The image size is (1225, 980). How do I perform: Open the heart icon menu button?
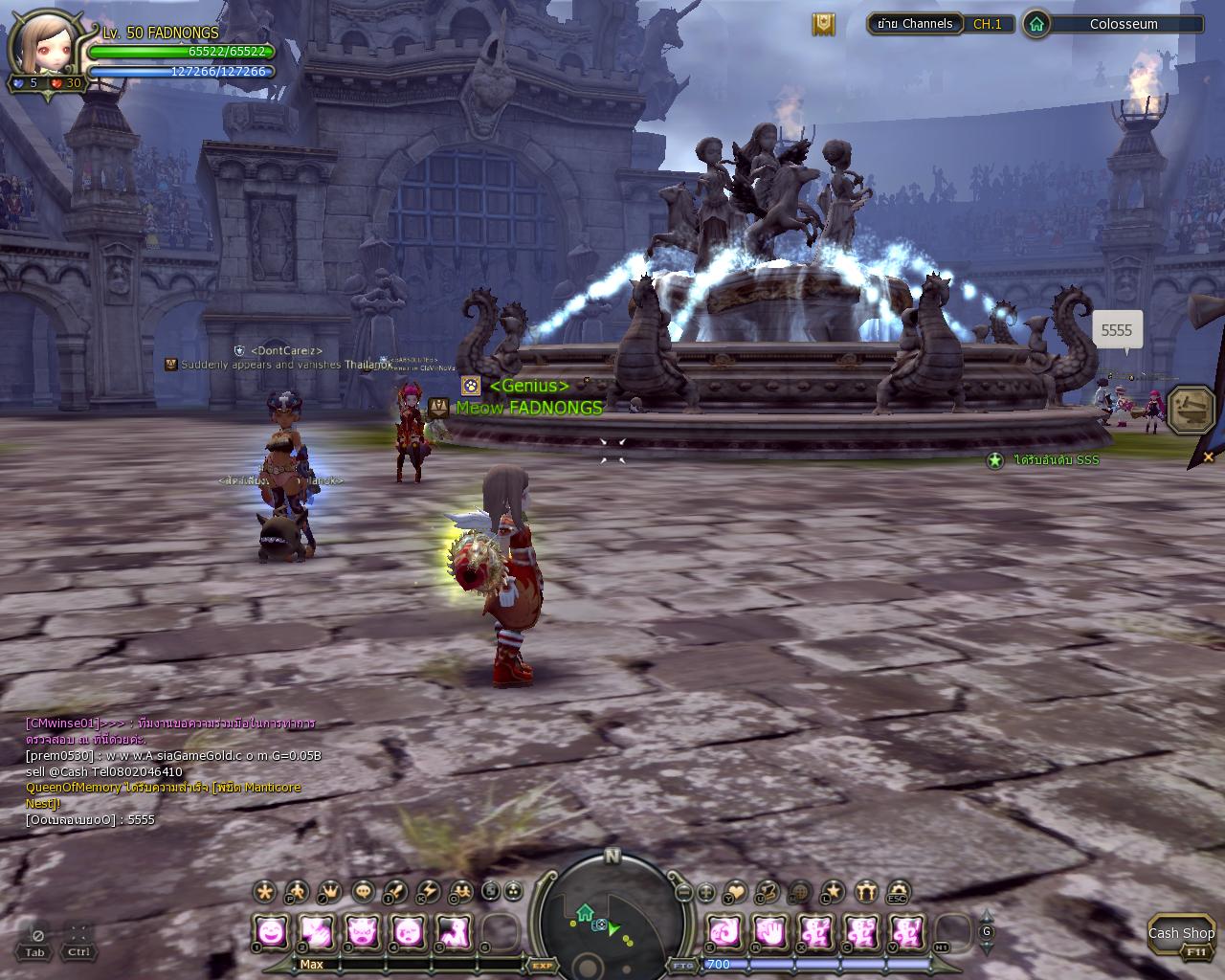[734, 892]
